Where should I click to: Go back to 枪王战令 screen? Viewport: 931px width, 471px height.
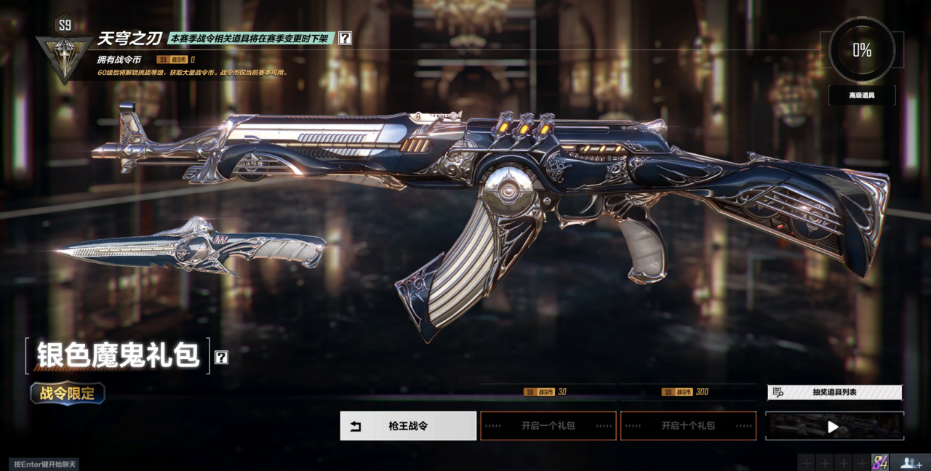408,426
